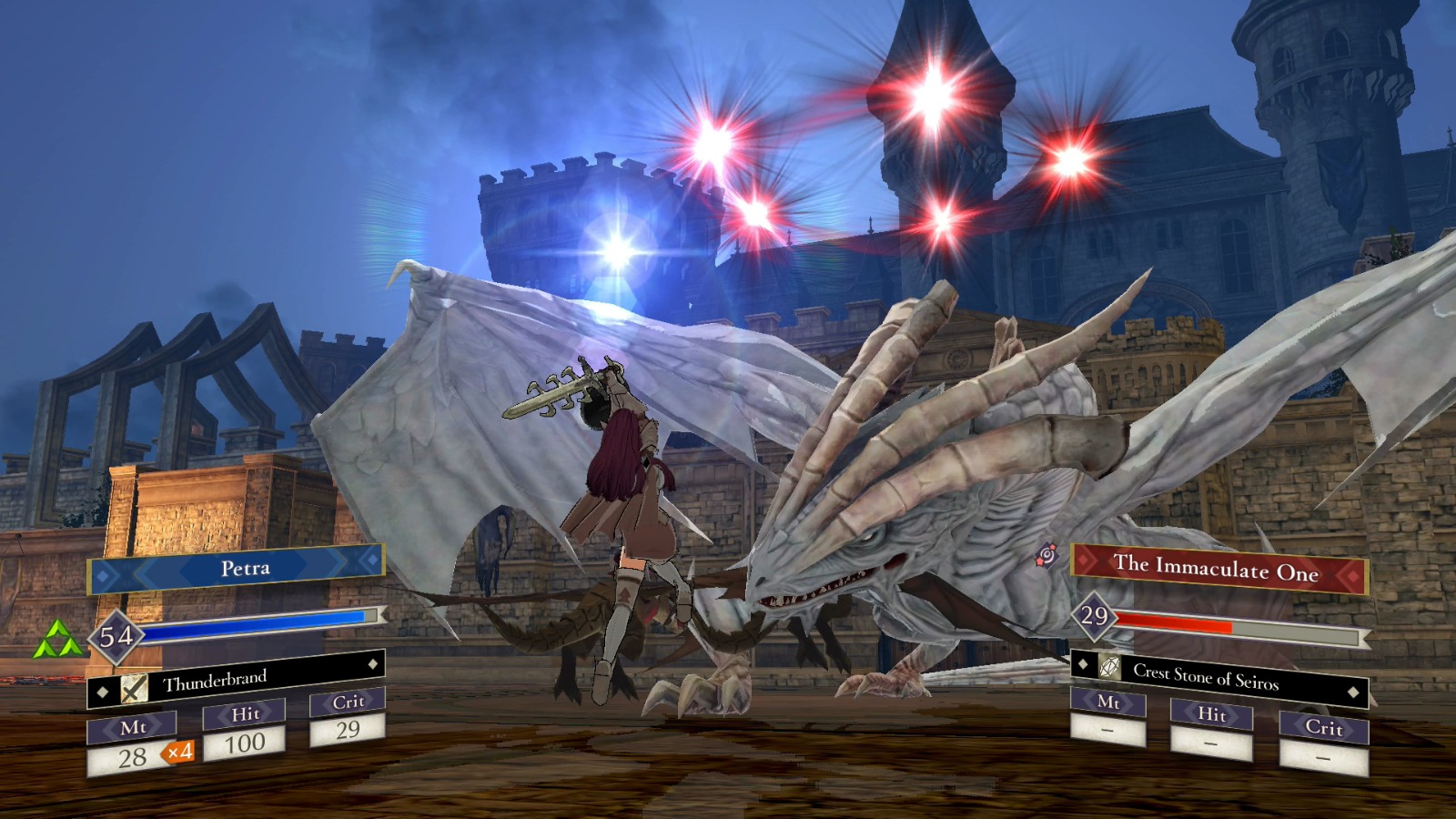
Task: Expand Petra's Mt stat panel
Action: pos(133,730)
